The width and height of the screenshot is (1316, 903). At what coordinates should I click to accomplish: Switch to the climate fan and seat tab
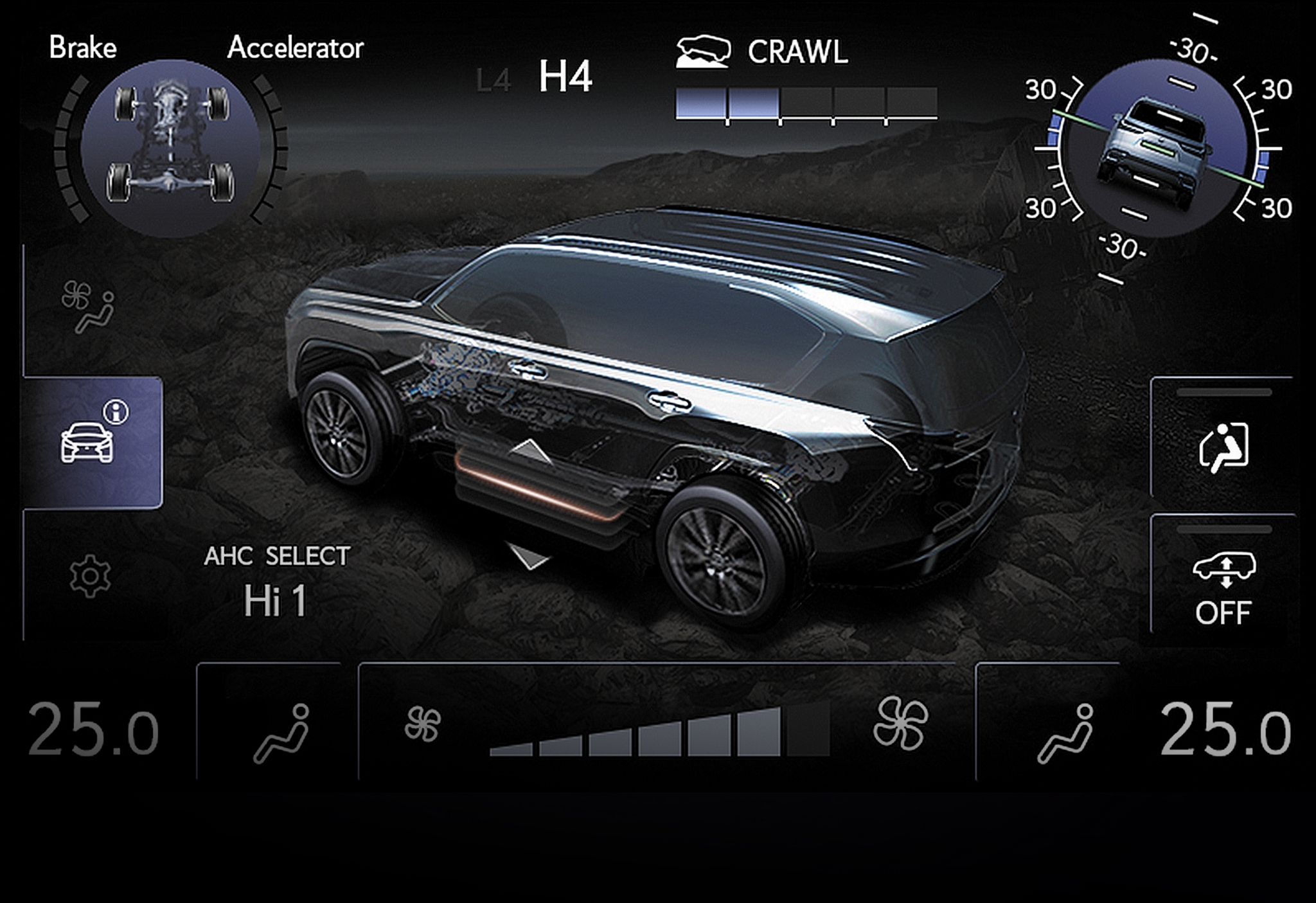88,309
